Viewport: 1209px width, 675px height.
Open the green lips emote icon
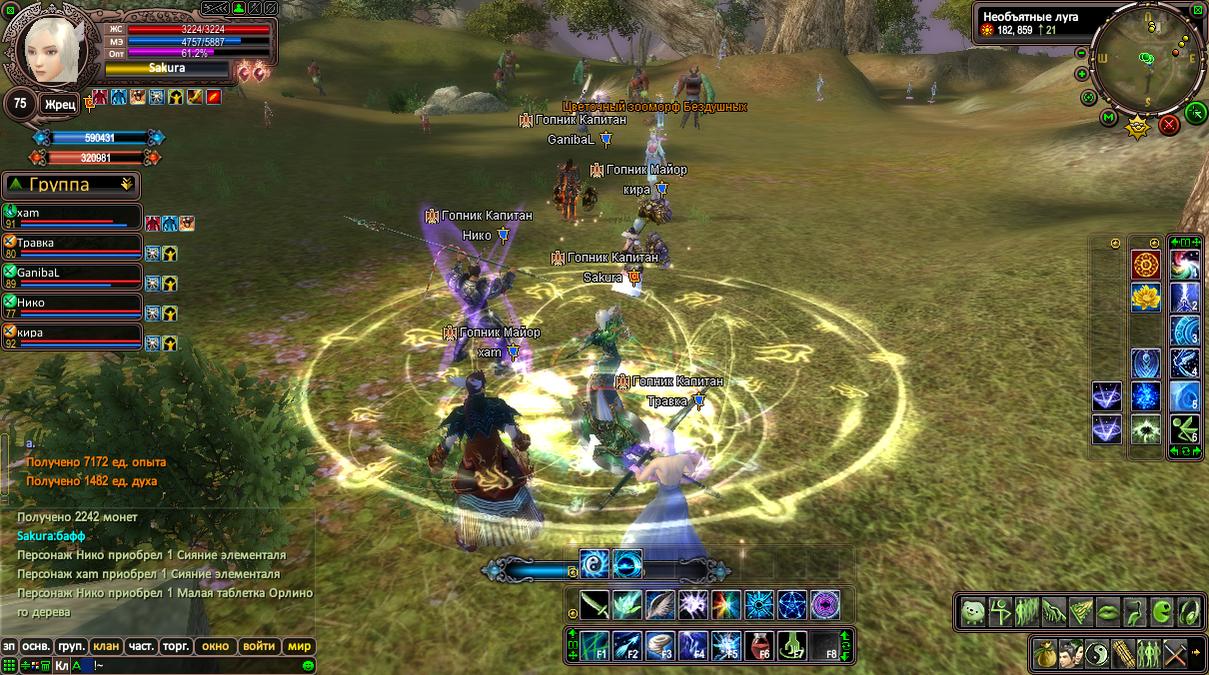click(x=1109, y=611)
